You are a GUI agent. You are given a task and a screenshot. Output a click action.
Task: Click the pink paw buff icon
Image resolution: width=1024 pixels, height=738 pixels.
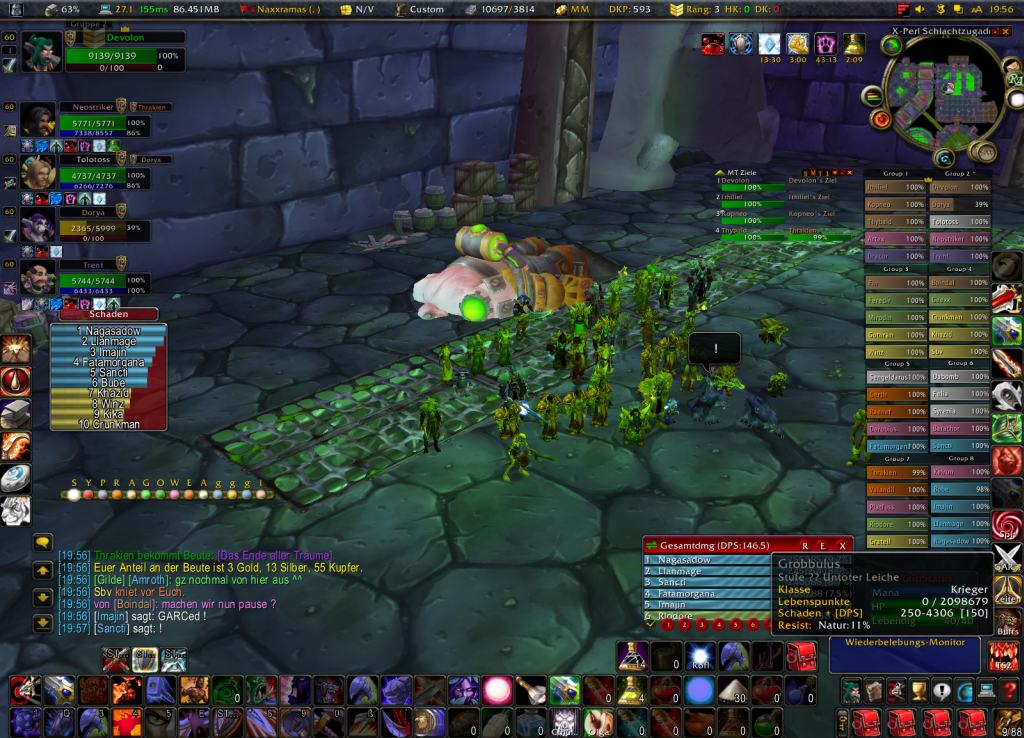[825, 44]
